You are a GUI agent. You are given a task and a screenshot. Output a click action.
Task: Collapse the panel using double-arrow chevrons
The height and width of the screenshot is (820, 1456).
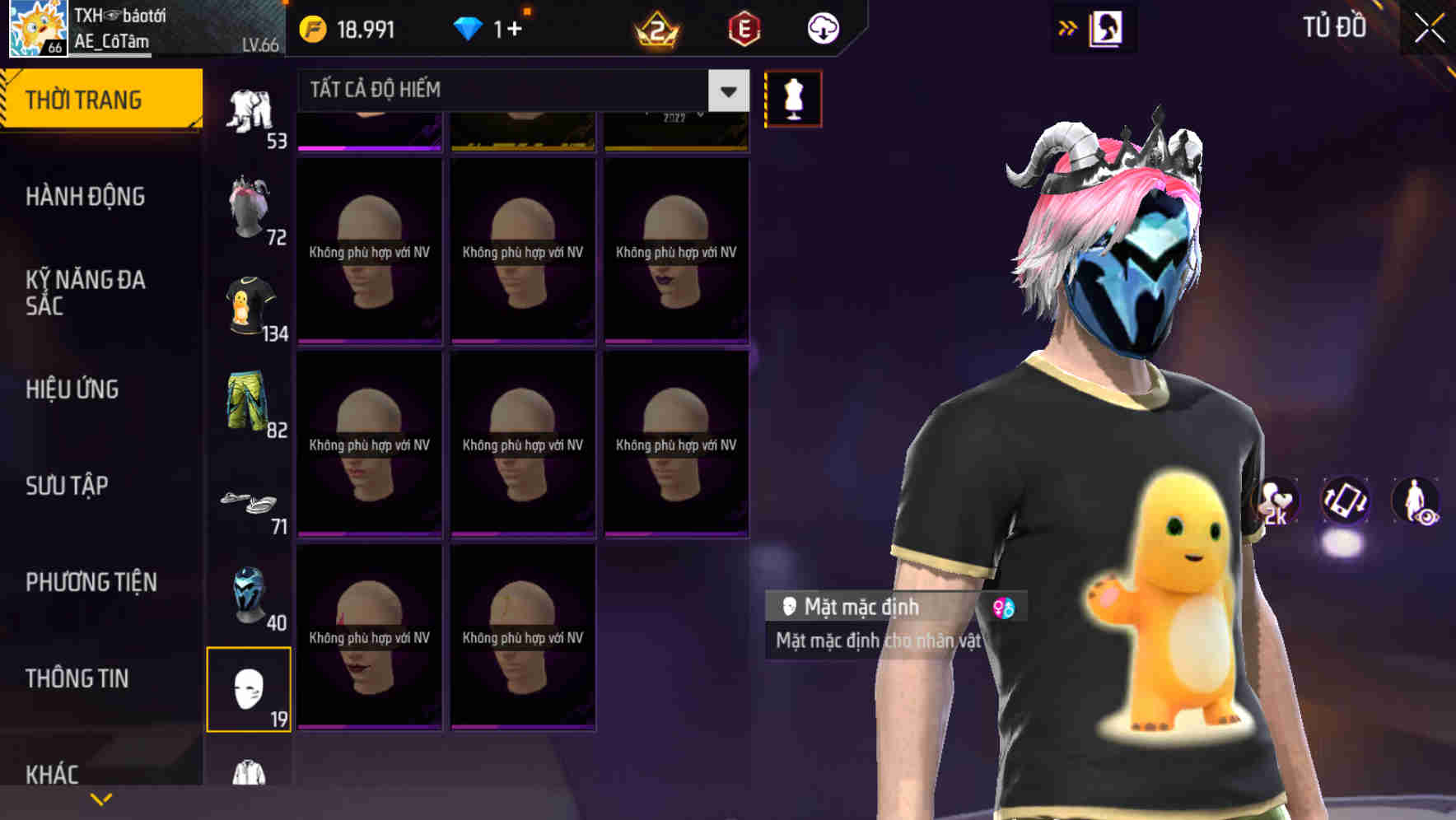pyautogui.click(x=1067, y=27)
